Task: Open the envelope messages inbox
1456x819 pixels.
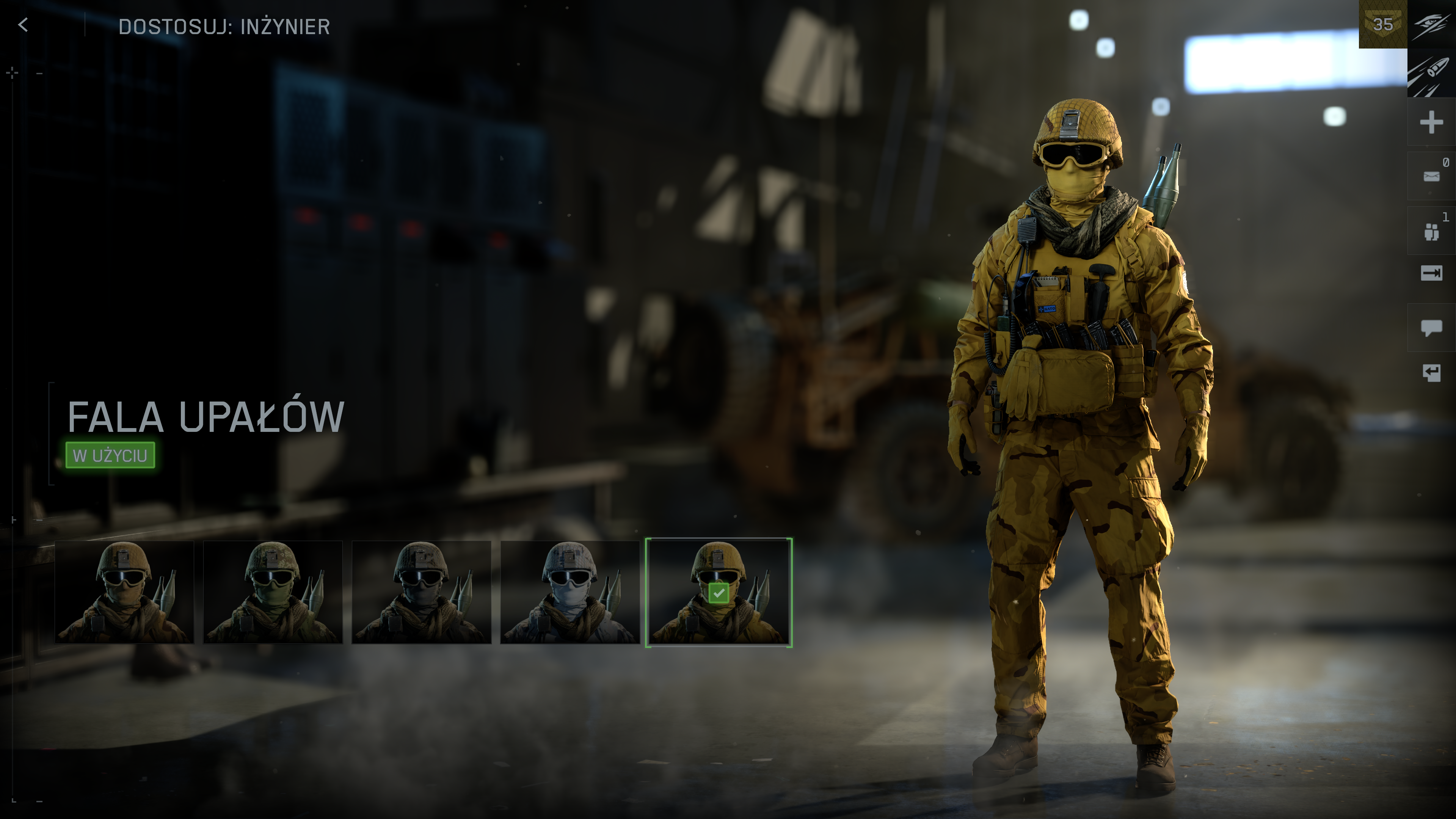Action: 1431,176
